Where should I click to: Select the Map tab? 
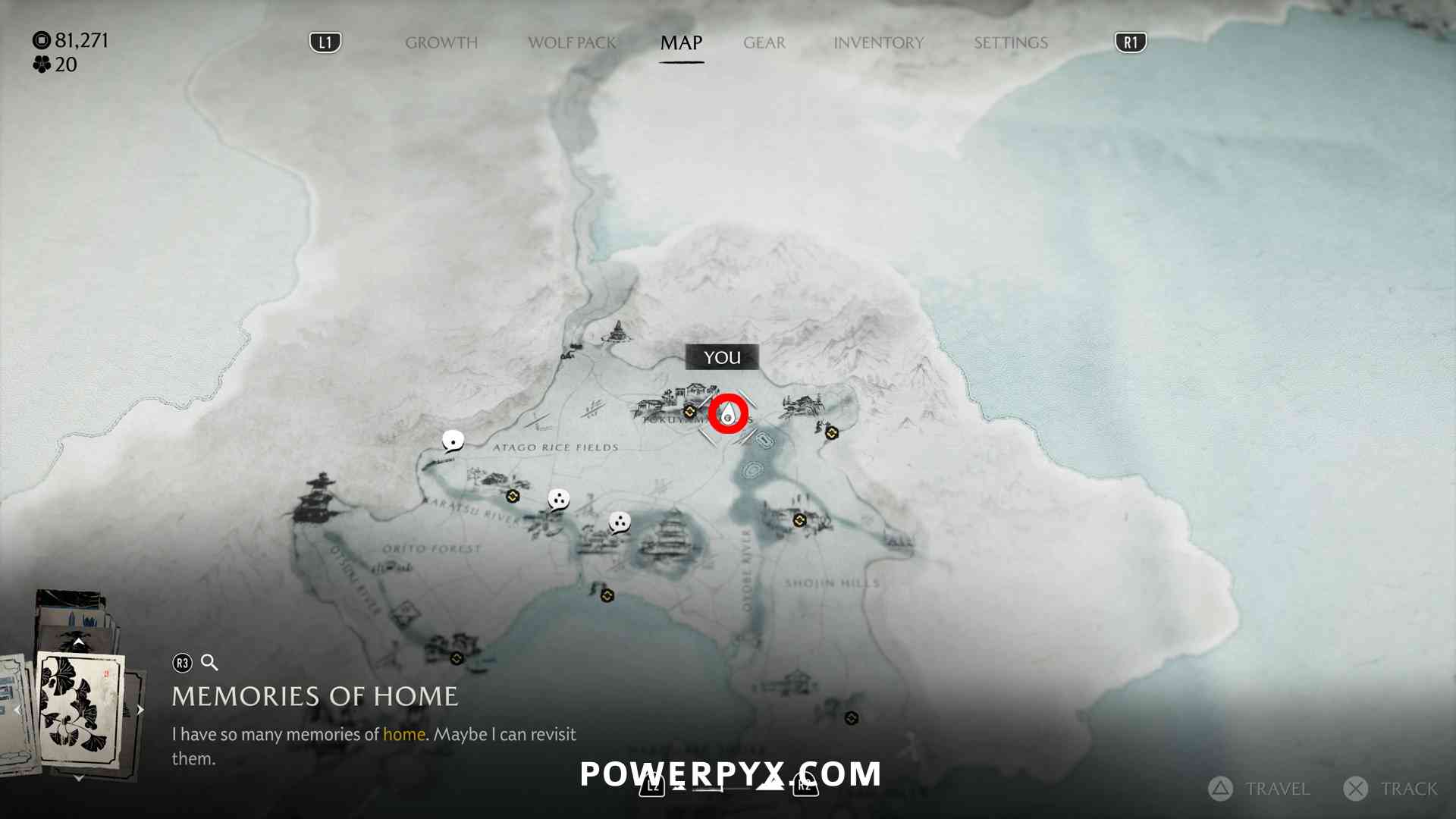(x=681, y=42)
